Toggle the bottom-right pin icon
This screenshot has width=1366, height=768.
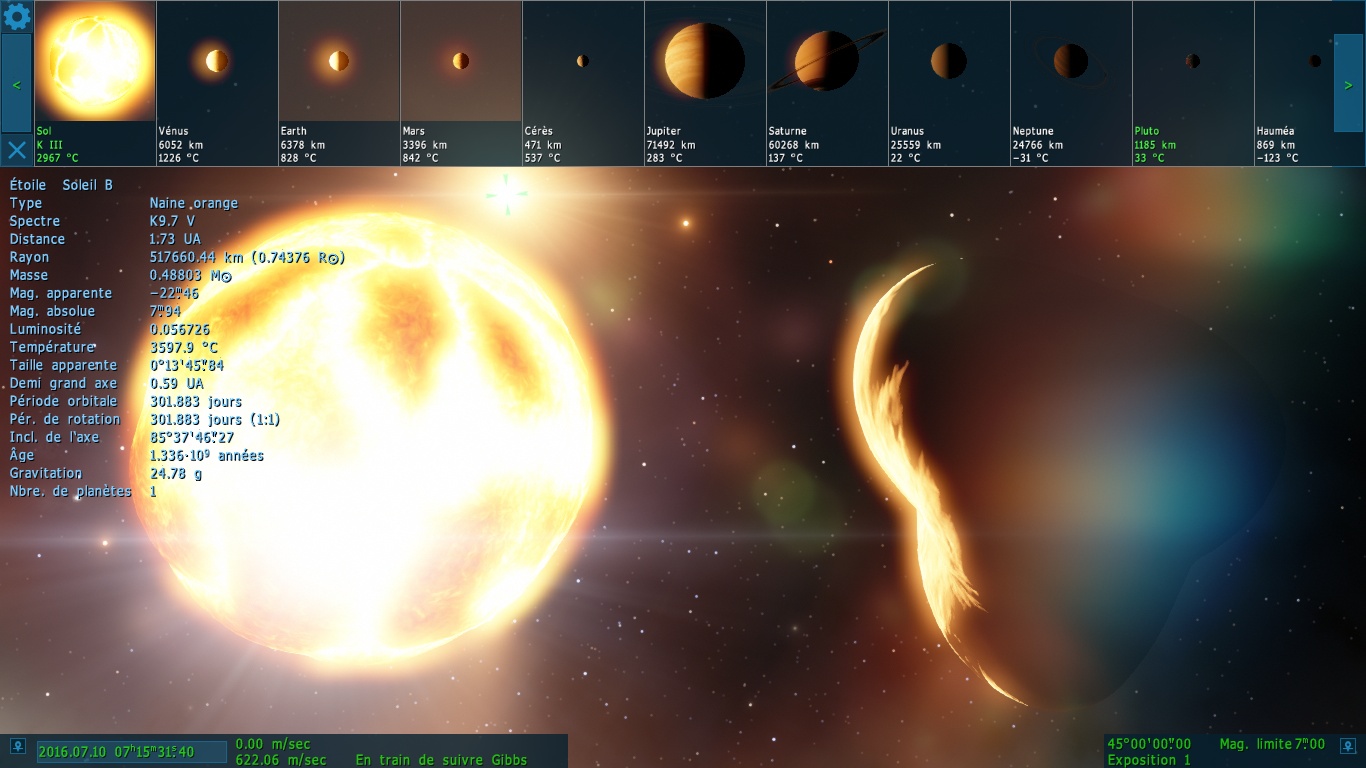1349,746
